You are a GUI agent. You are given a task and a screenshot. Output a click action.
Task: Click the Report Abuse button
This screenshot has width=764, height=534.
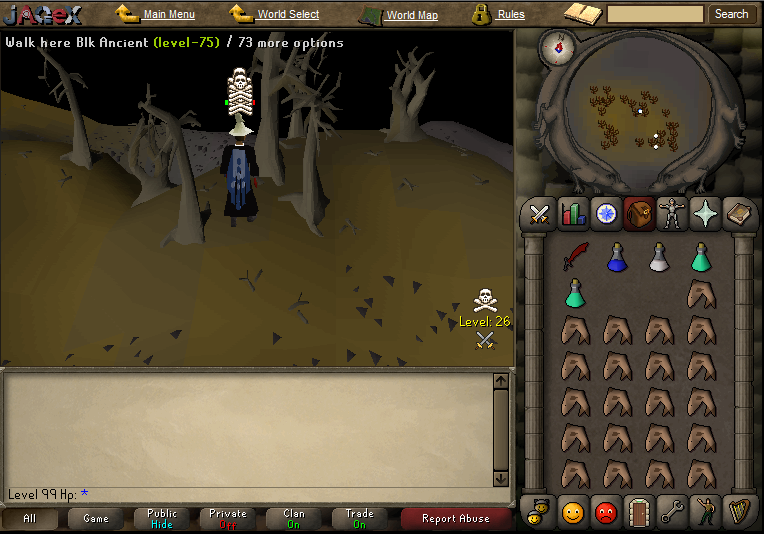click(455, 518)
